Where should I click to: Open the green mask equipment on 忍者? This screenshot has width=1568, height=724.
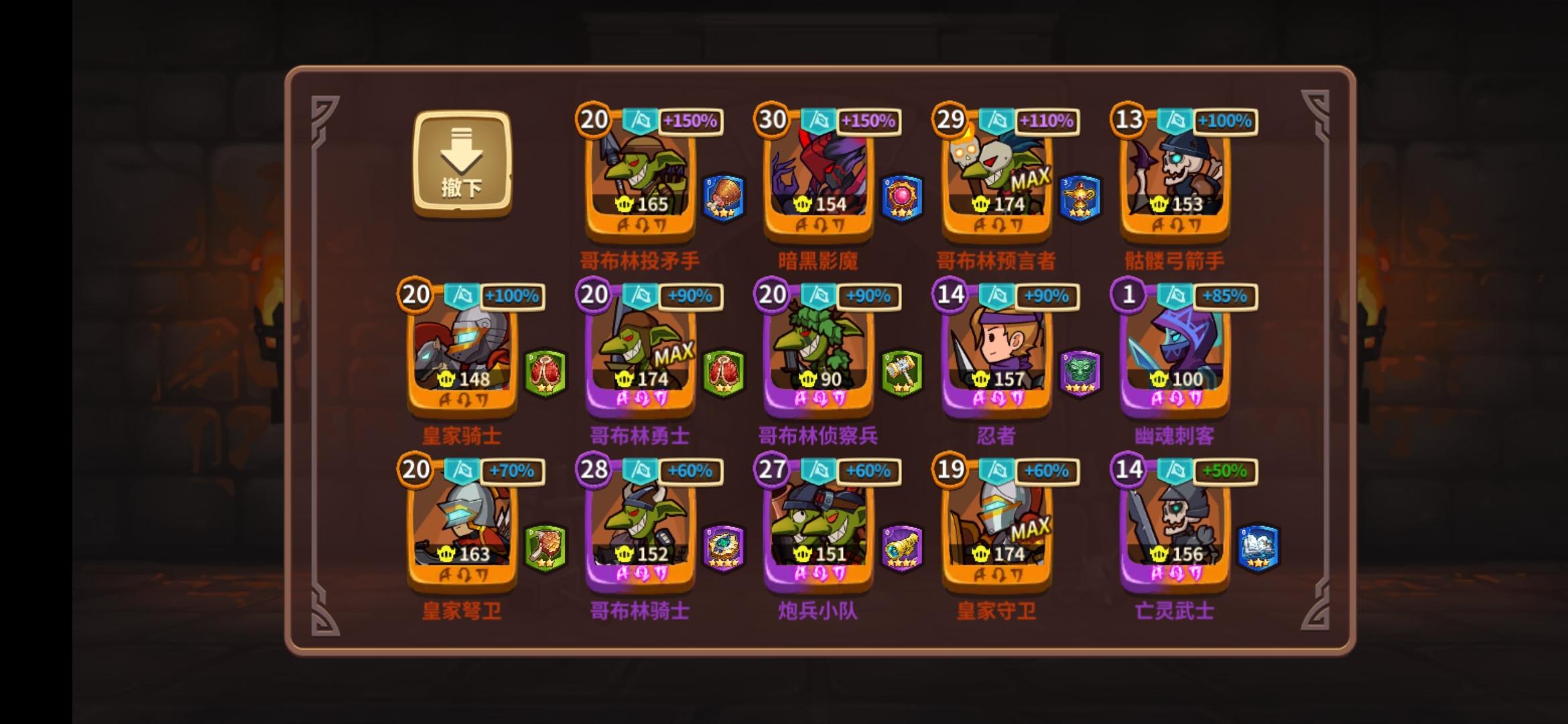[1080, 374]
